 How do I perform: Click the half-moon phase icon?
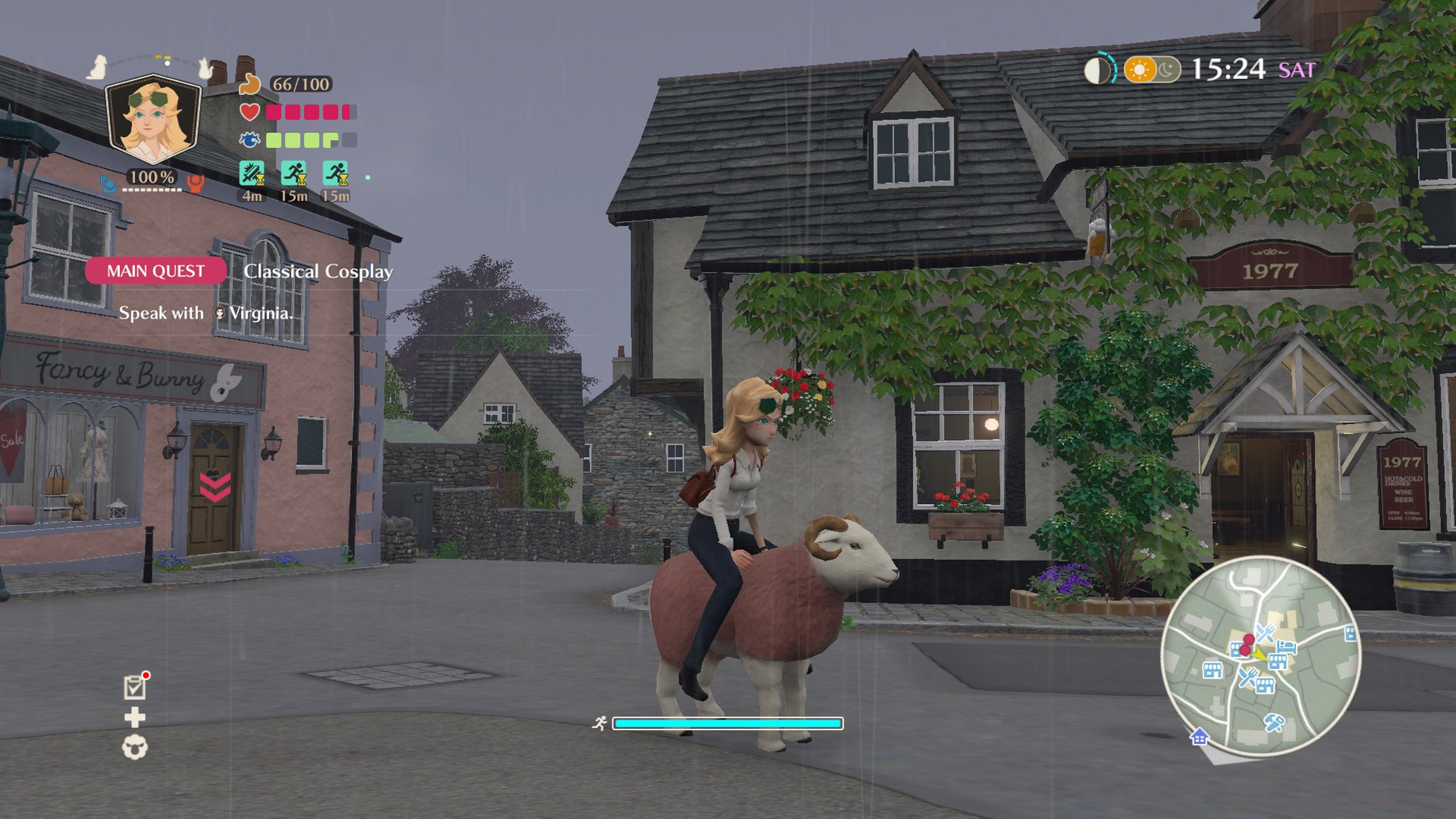(1097, 70)
